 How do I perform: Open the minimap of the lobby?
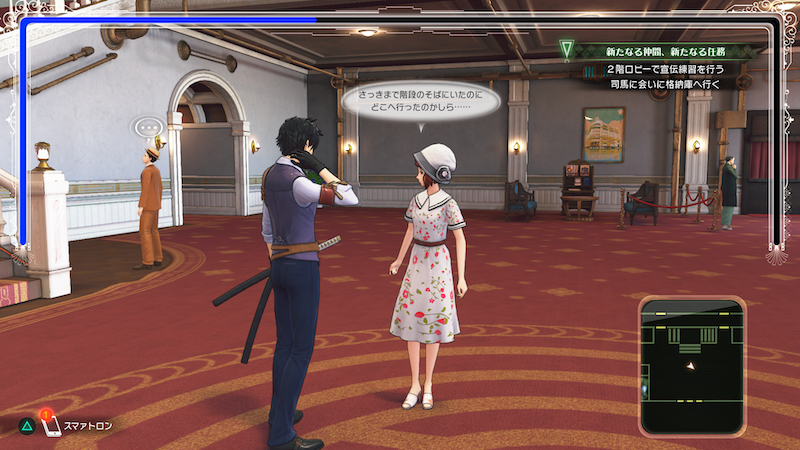pyautogui.click(x=692, y=365)
